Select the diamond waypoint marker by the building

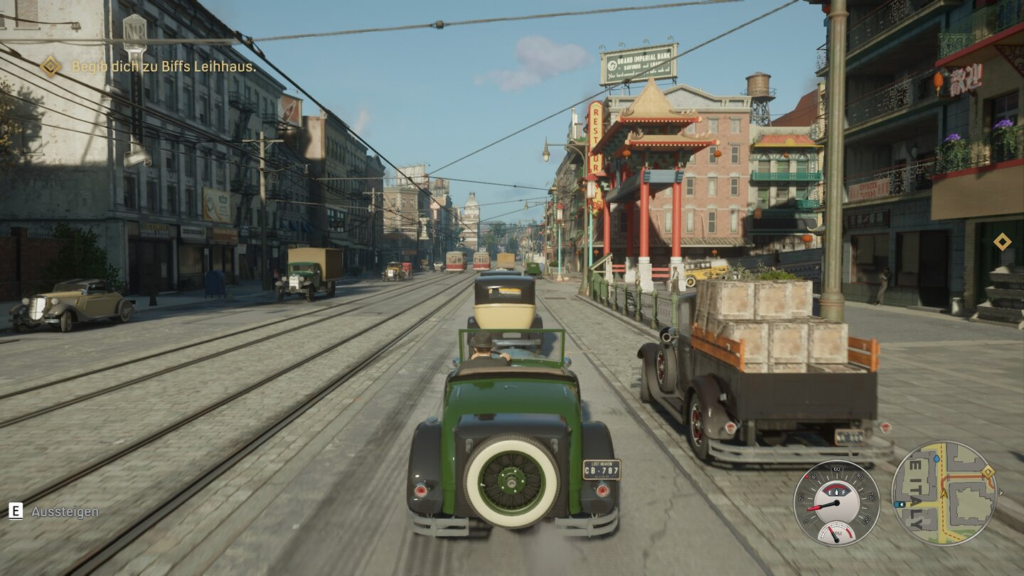tap(1001, 241)
